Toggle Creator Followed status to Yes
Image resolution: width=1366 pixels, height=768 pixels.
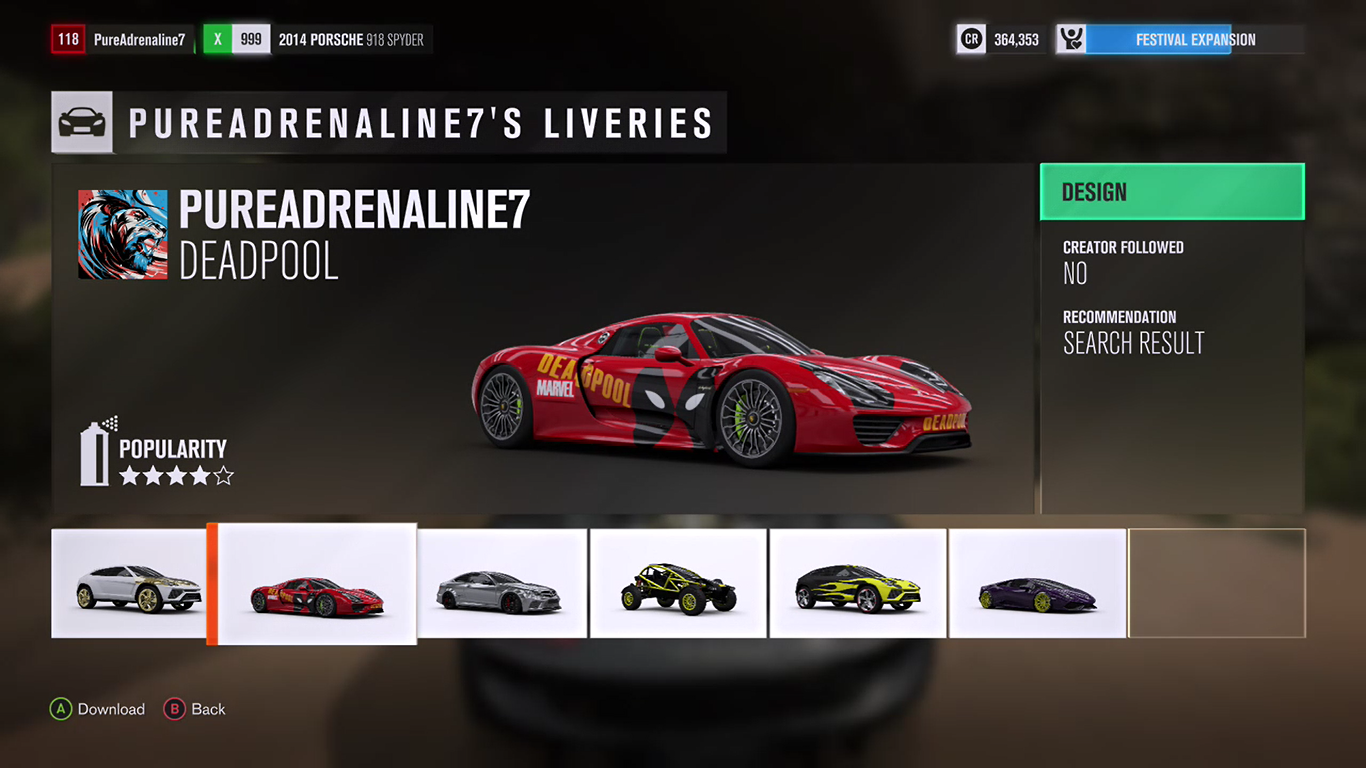point(1074,273)
